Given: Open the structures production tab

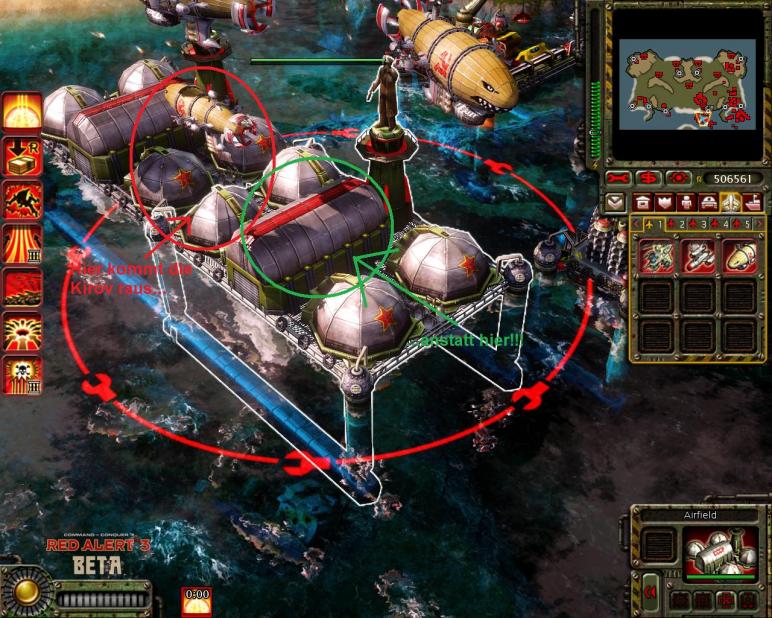Looking at the screenshot, I should pos(644,202).
